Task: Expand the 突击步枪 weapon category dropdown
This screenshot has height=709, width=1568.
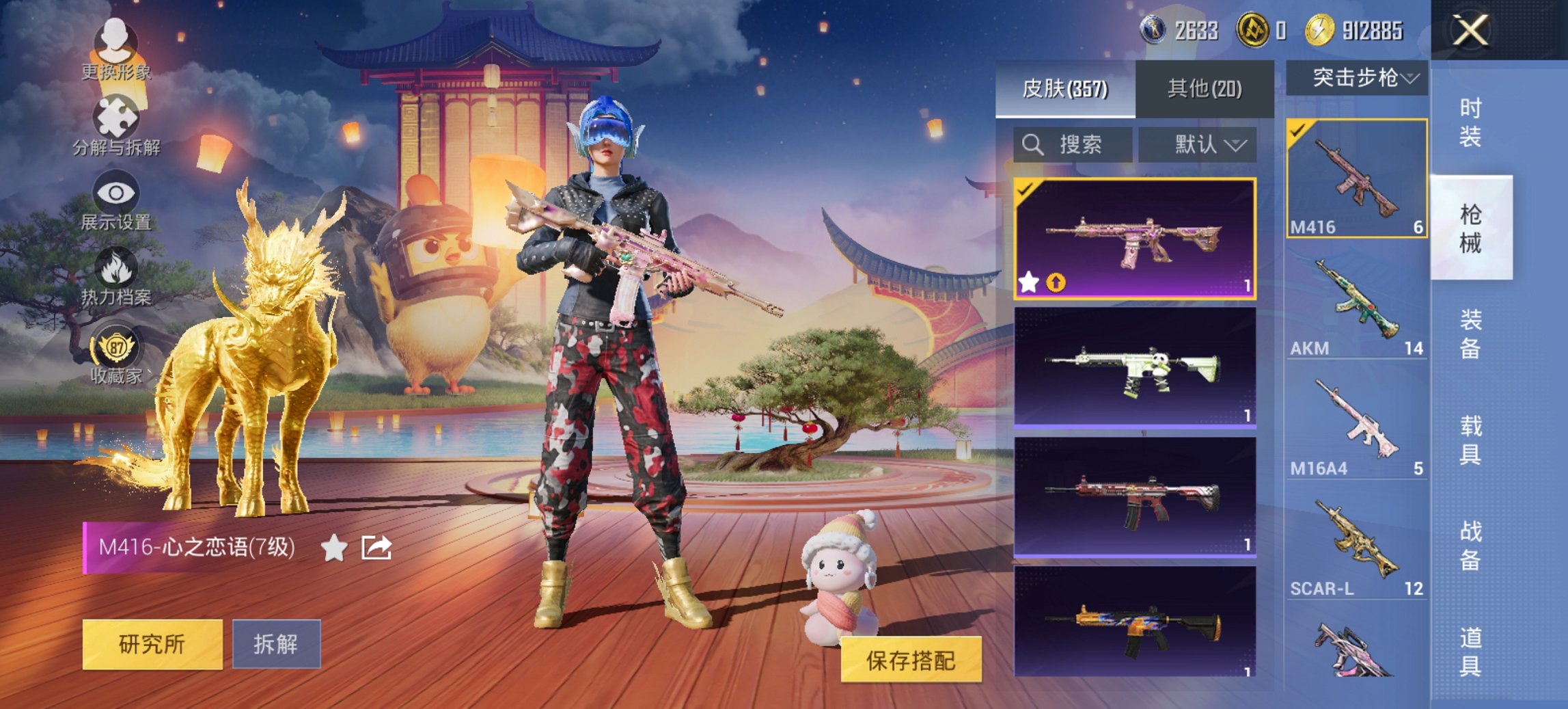Action: click(1356, 77)
